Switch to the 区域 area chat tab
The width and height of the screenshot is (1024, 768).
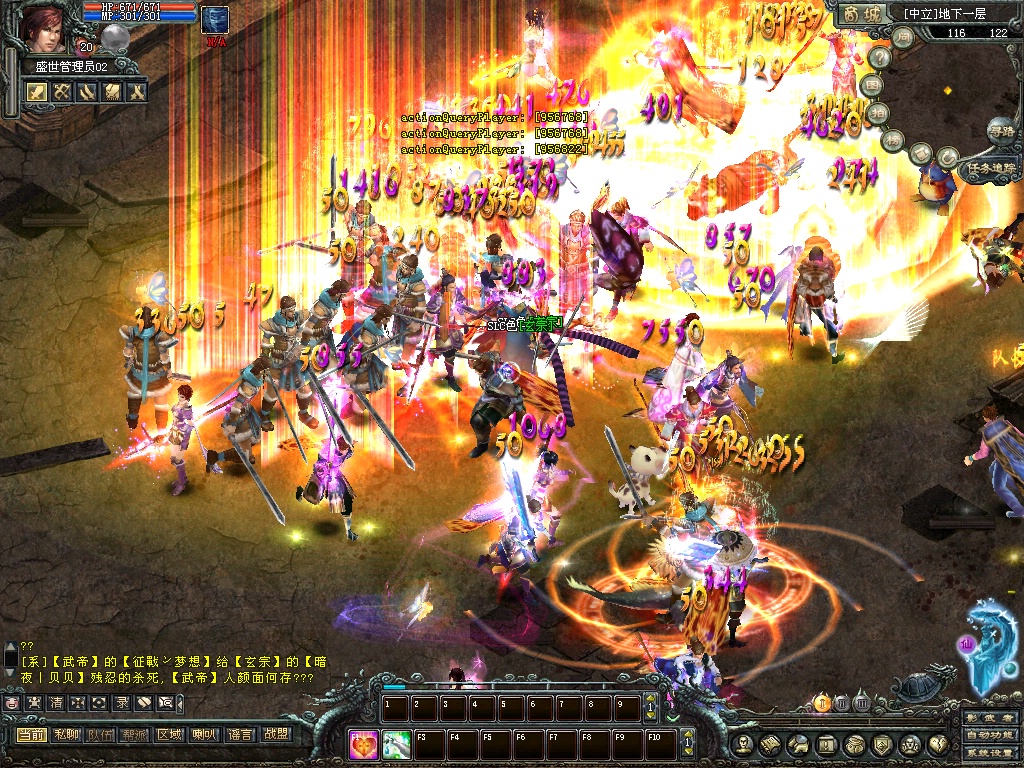(169, 734)
